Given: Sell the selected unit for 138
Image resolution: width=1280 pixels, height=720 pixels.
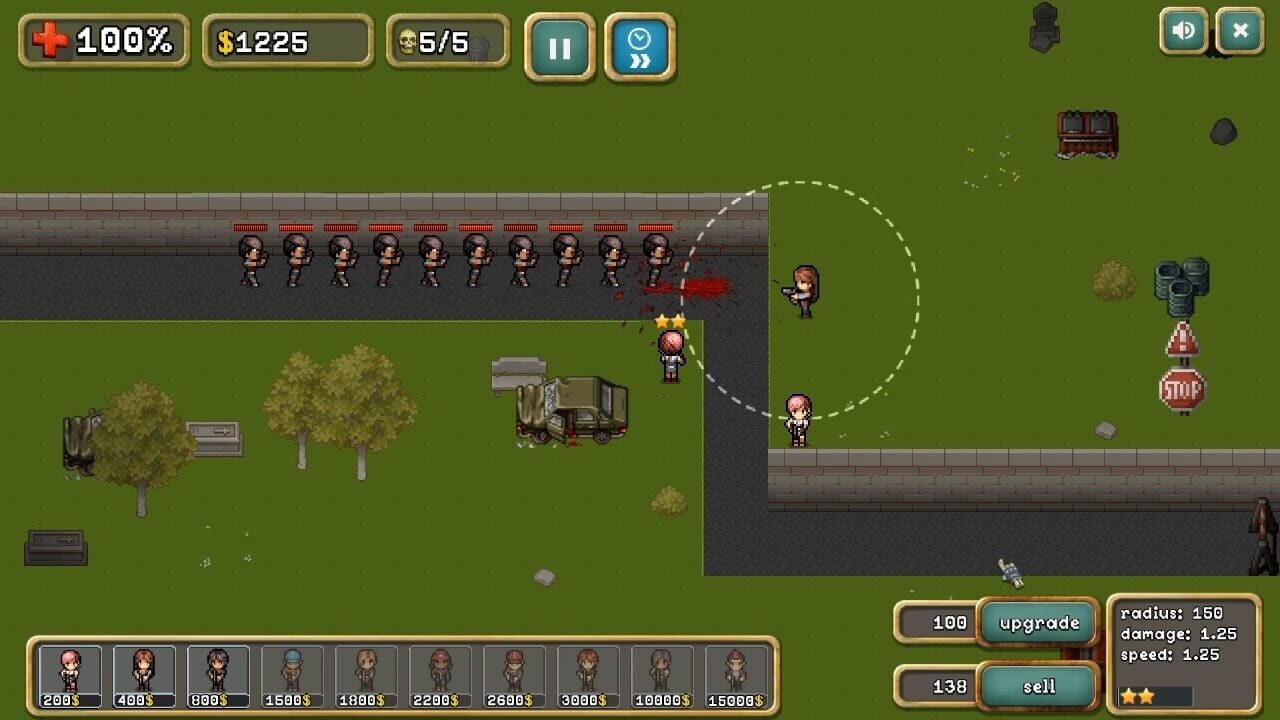Looking at the screenshot, I should [1040, 687].
